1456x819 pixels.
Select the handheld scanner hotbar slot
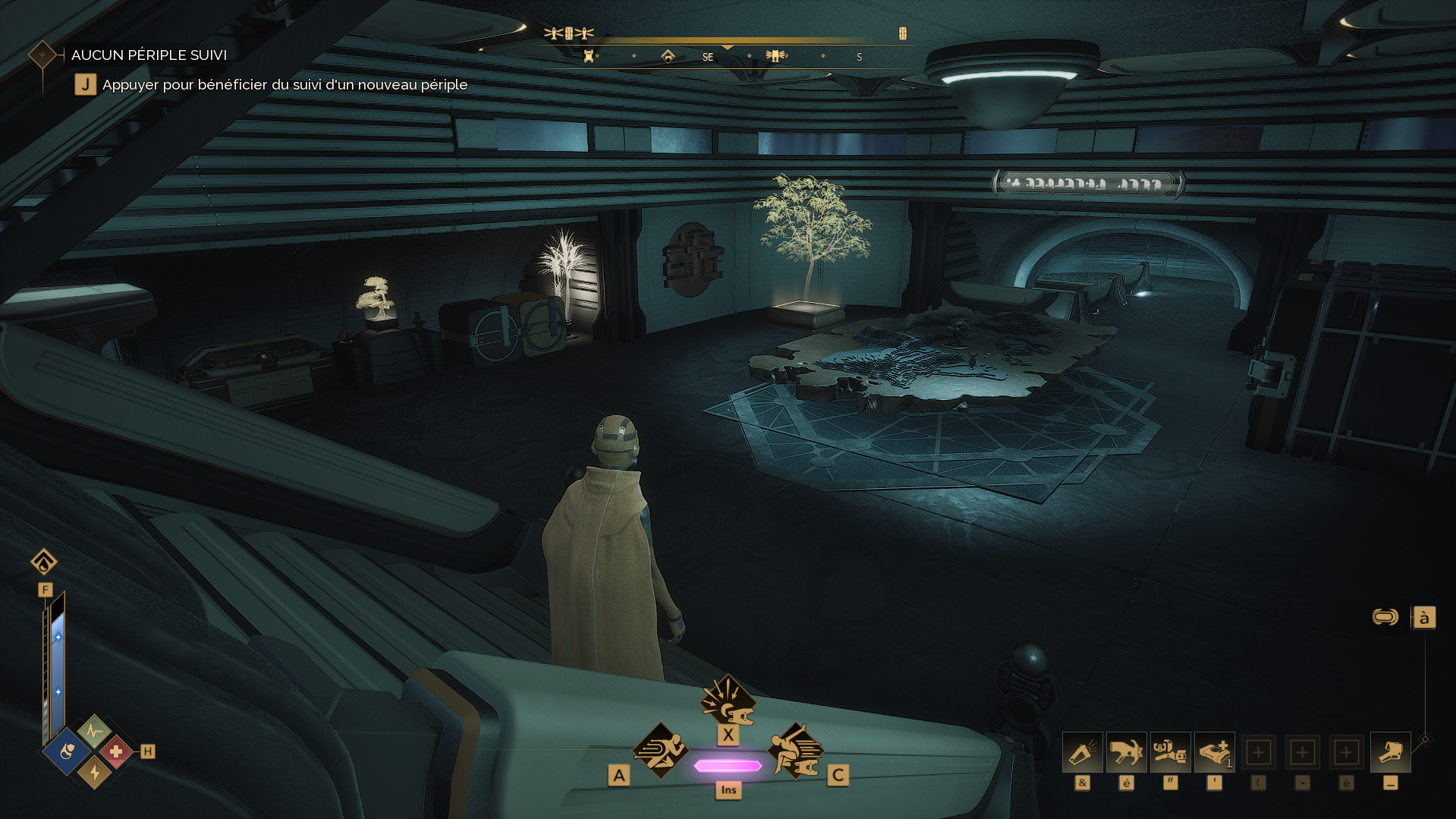1391,753
